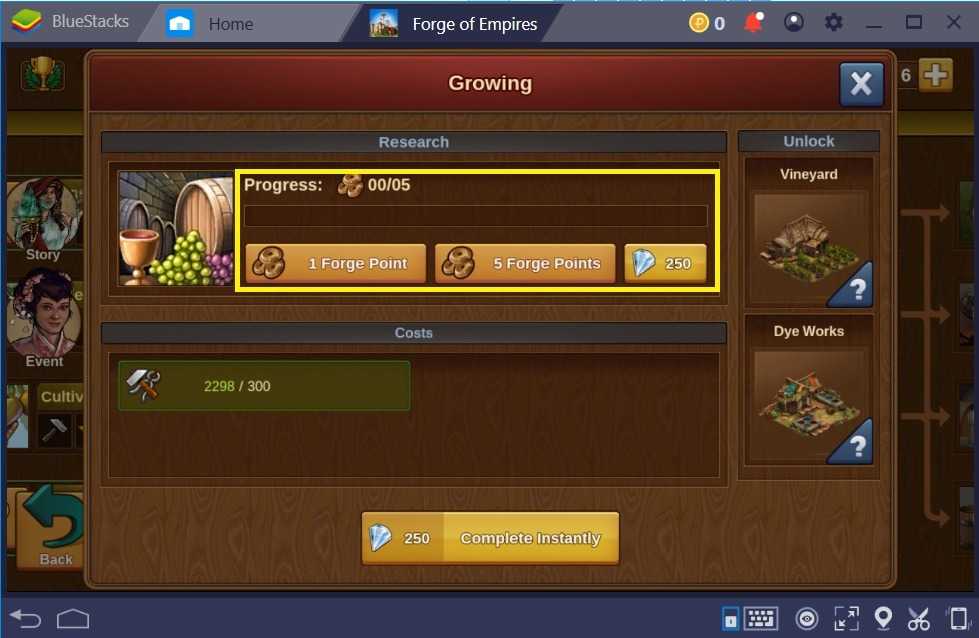The image size is (979, 638).
Task: Click the Complete Instantly button
Action: [490, 538]
